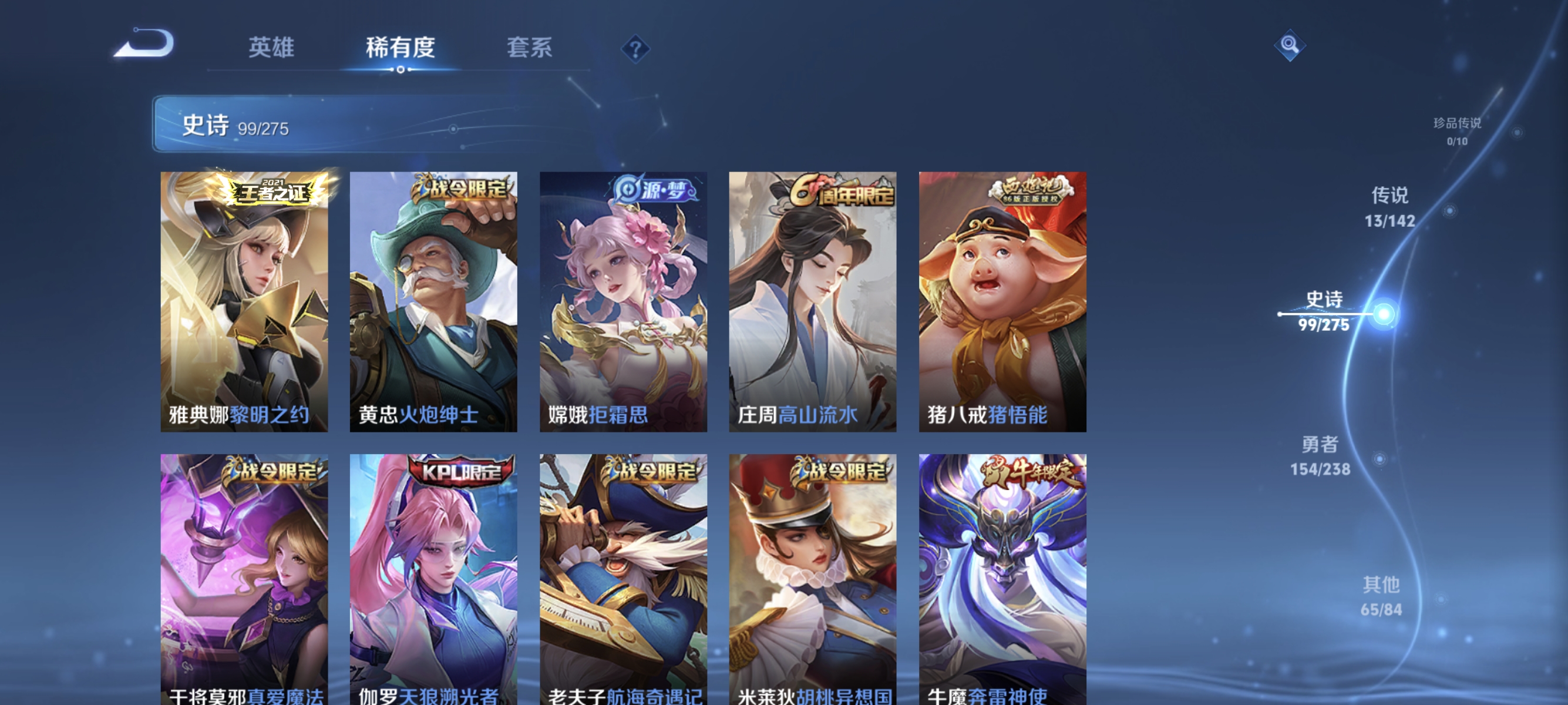Open the search magnifier icon
This screenshot has height=705, width=1568.
coord(1290,45)
